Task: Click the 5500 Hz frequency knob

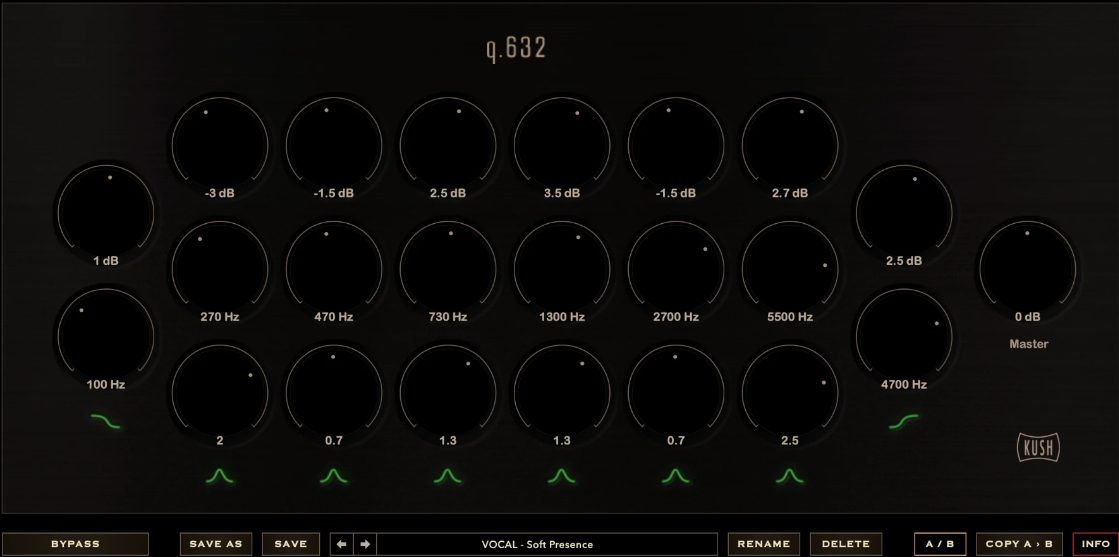Action: pos(789,269)
